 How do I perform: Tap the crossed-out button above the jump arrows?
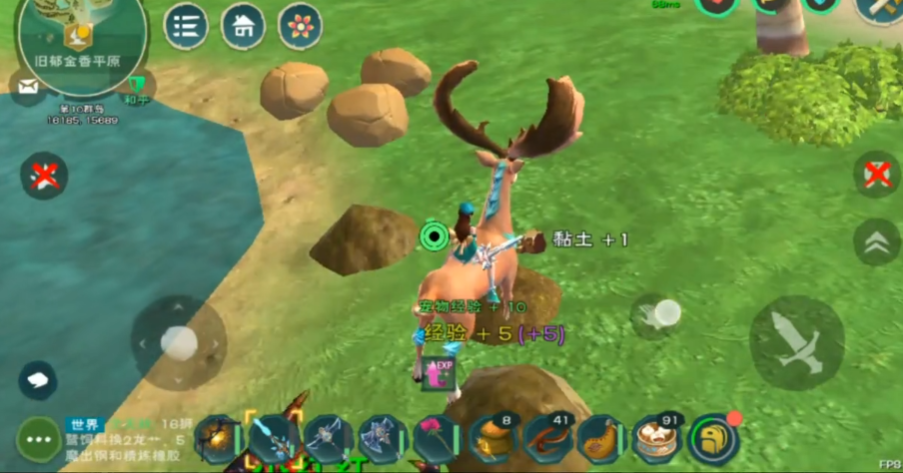[876, 174]
